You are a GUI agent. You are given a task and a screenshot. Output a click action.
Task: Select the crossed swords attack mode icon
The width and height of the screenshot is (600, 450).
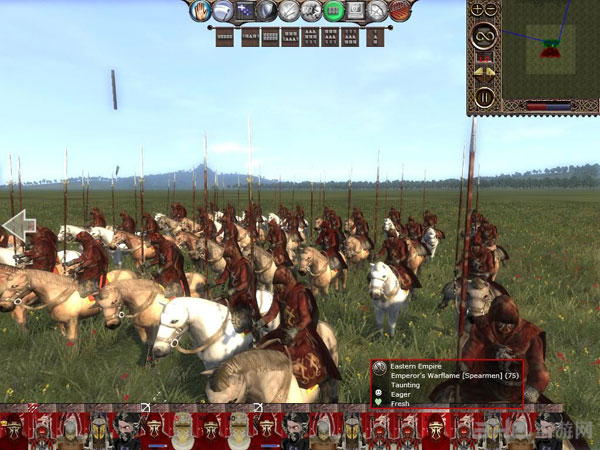288,11
